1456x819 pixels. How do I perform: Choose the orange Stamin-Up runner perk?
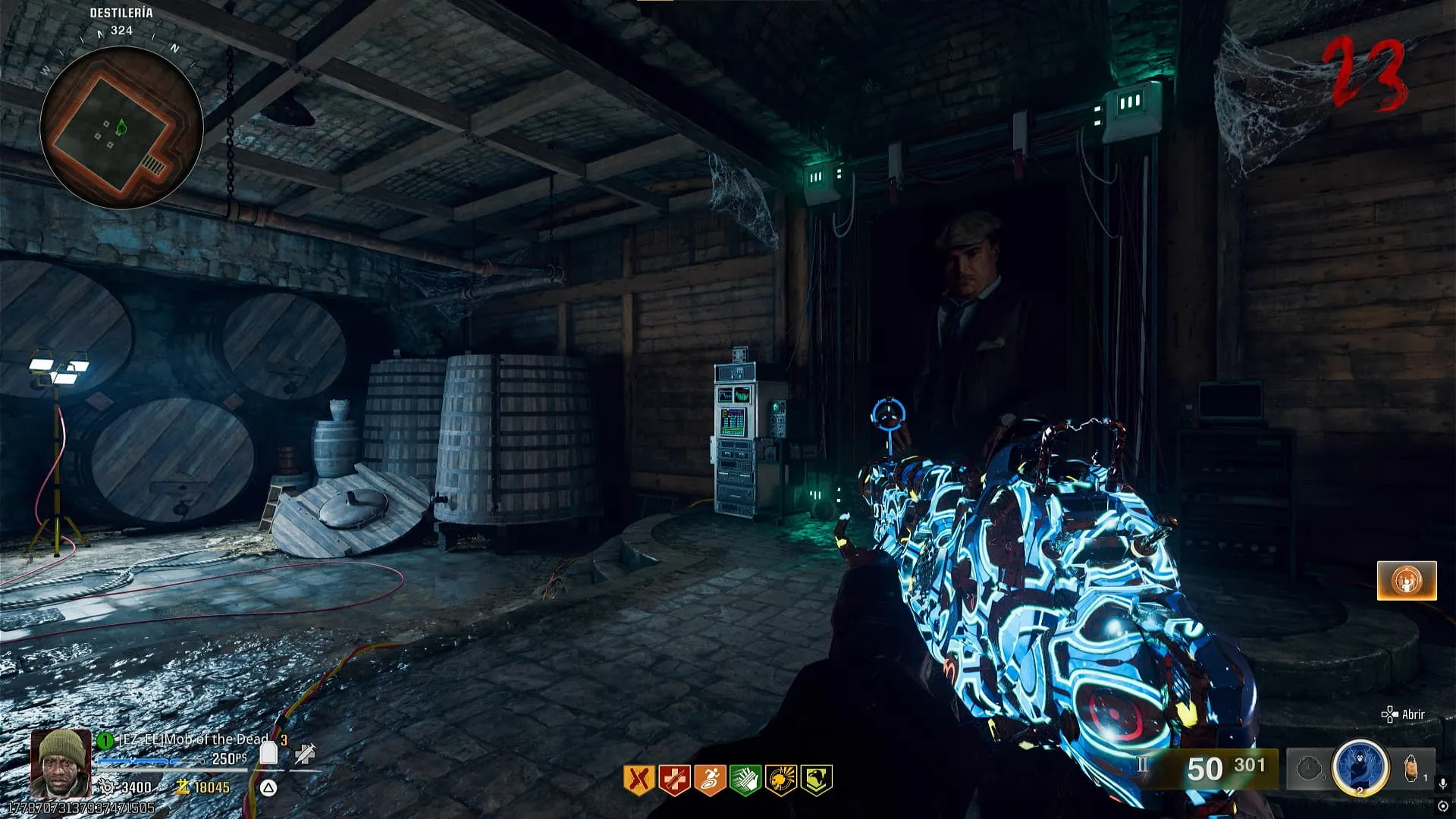710,780
